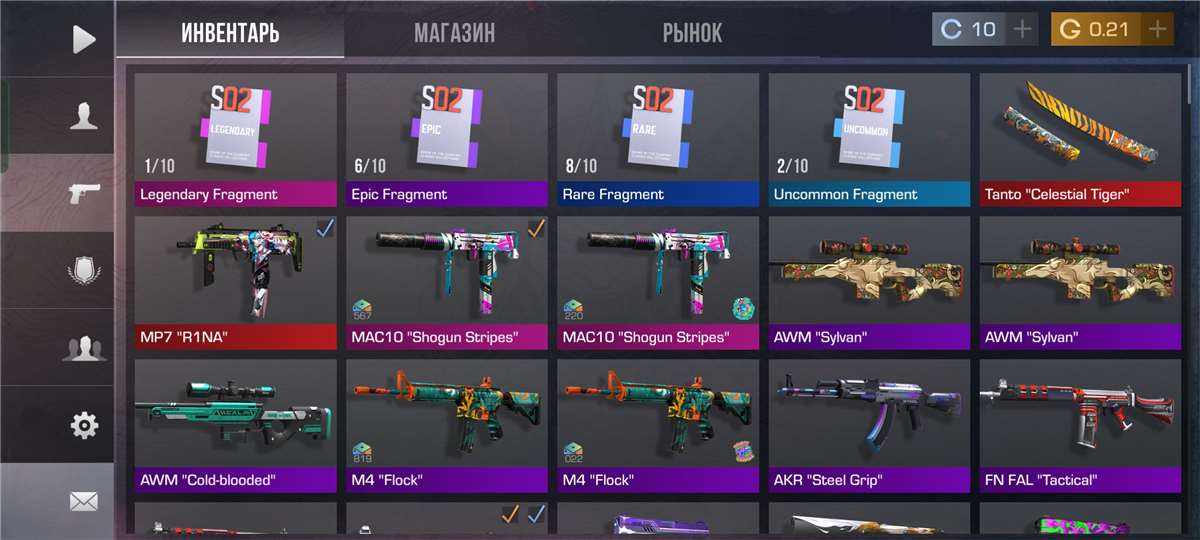Pick the Uncommon Fragment item
Image resolution: width=1200 pixels, height=540 pixels.
(869, 140)
